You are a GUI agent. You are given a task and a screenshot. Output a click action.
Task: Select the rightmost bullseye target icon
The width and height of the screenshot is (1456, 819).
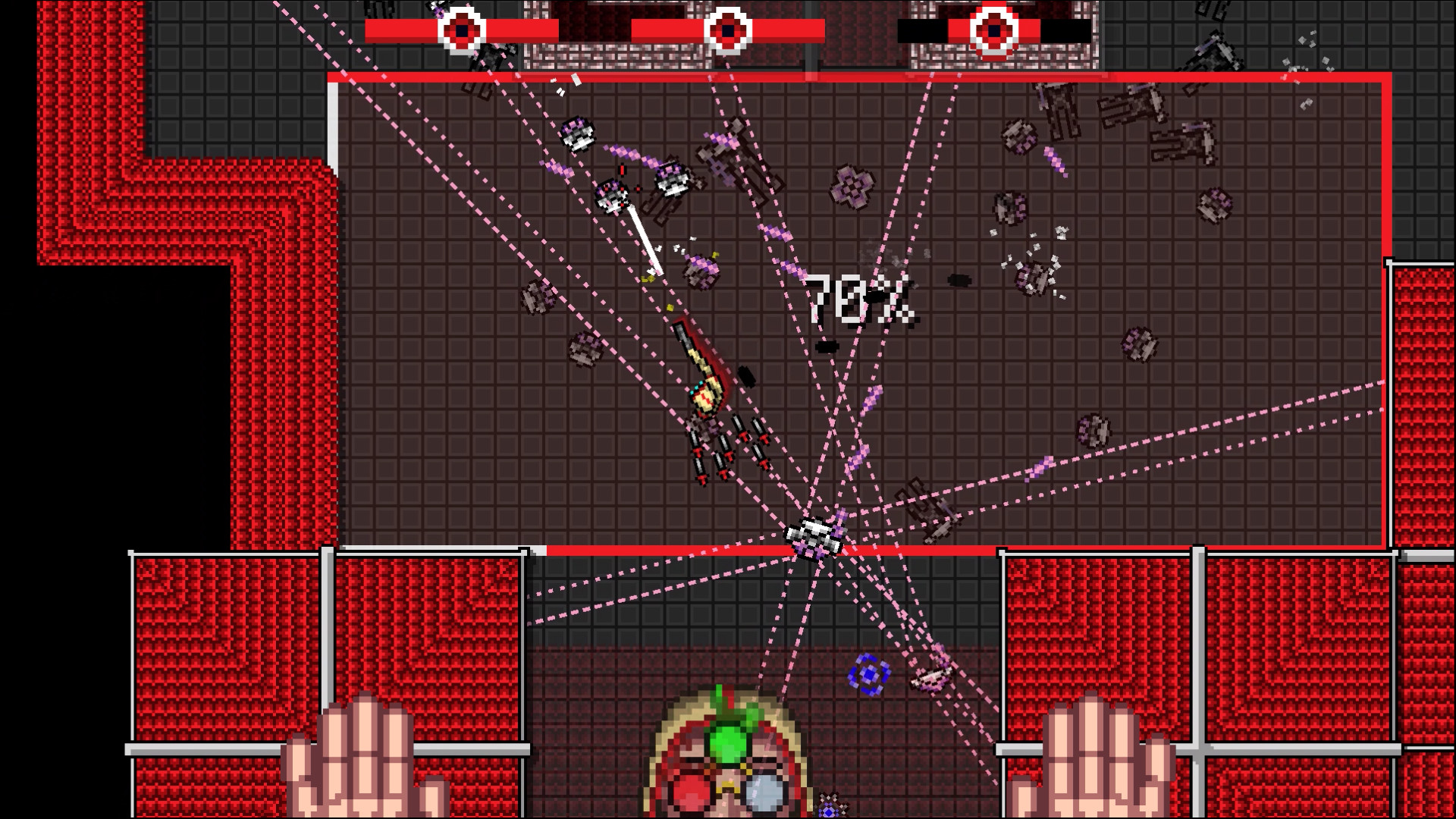(x=993, y=29)
